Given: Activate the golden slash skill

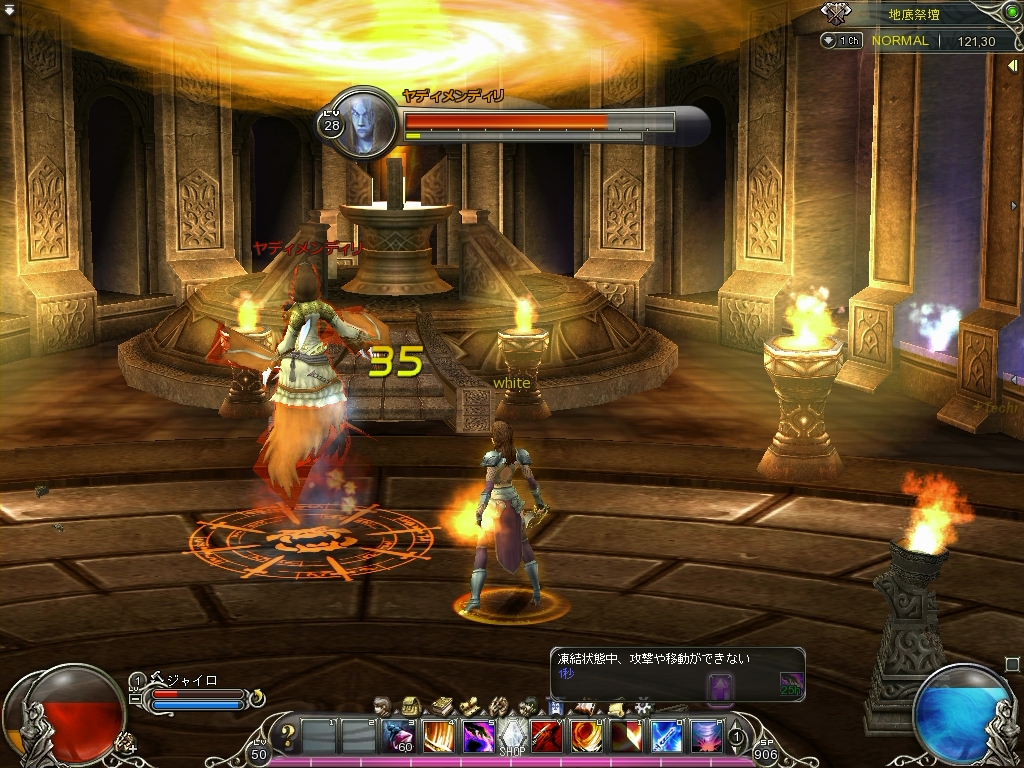Looking at the screenshot, I should click(x=439, y=737).
